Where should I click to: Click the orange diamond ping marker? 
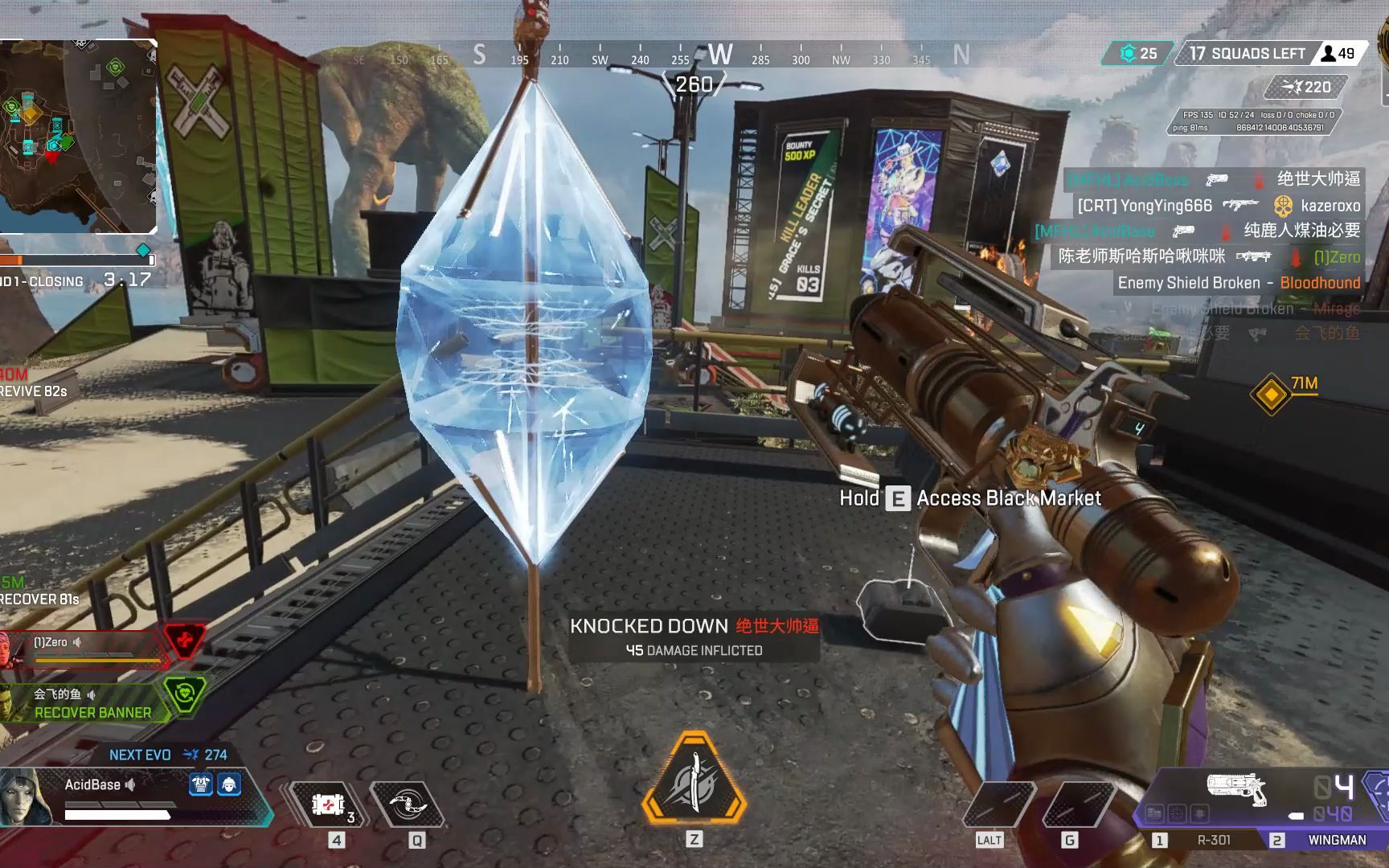pyautogui.click(x=1271, y=394)
